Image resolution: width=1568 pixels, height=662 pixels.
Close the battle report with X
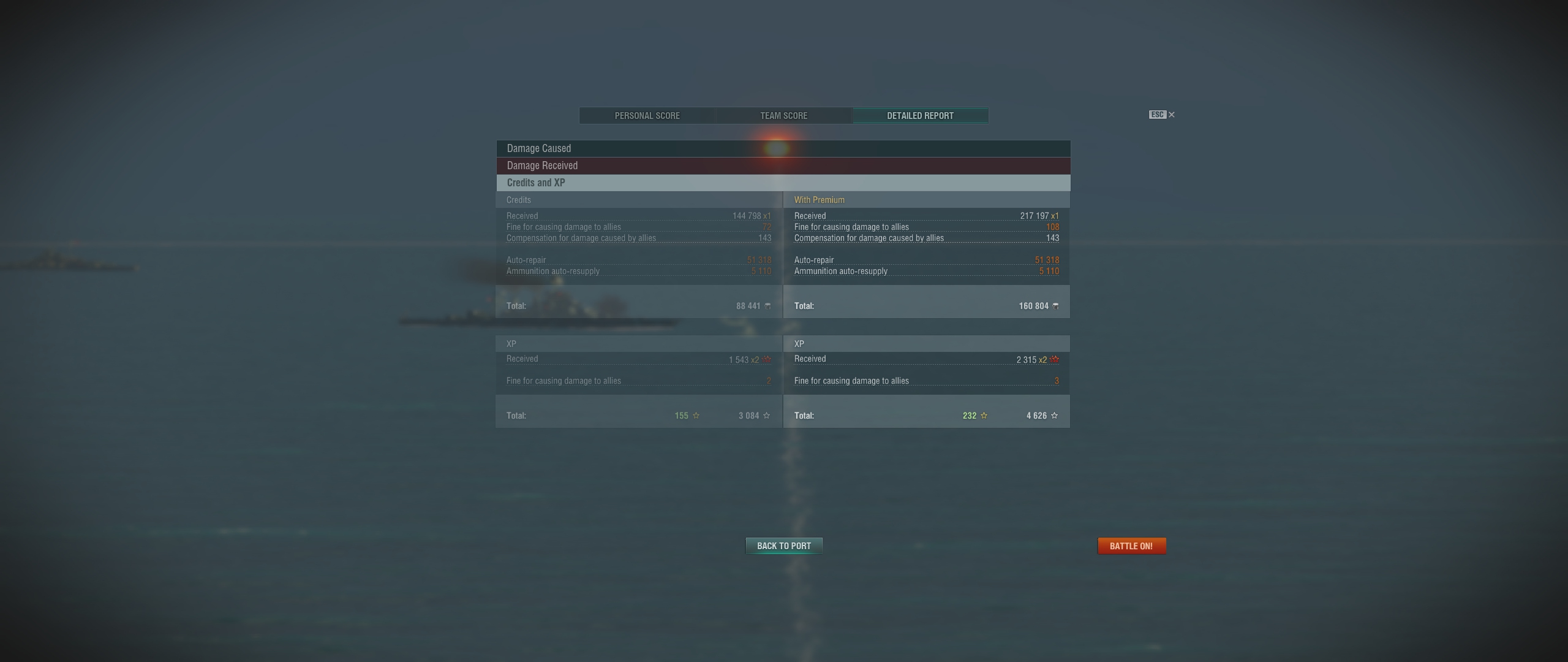1171,115
